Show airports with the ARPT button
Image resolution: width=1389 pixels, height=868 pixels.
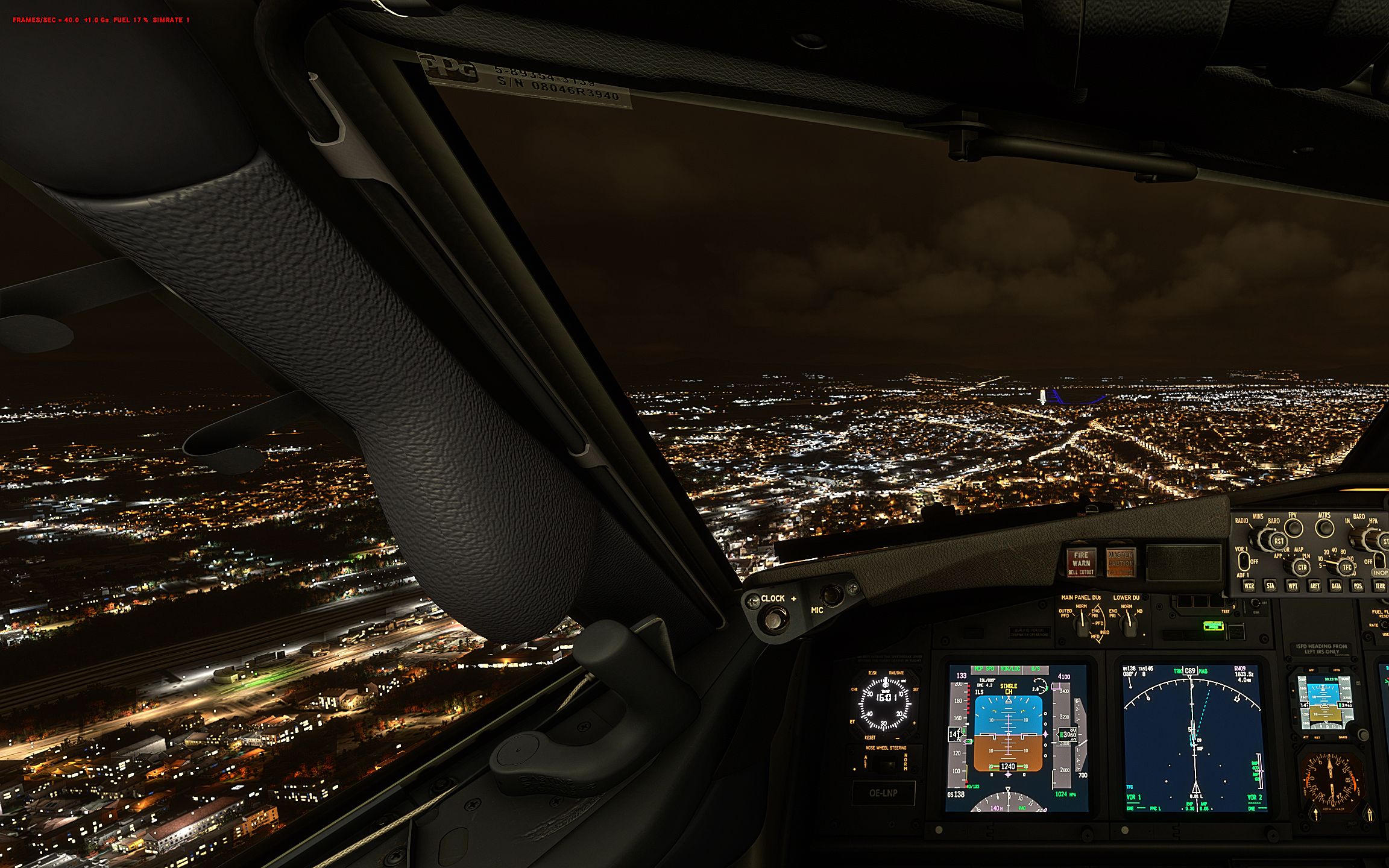tap(1314, 585)
